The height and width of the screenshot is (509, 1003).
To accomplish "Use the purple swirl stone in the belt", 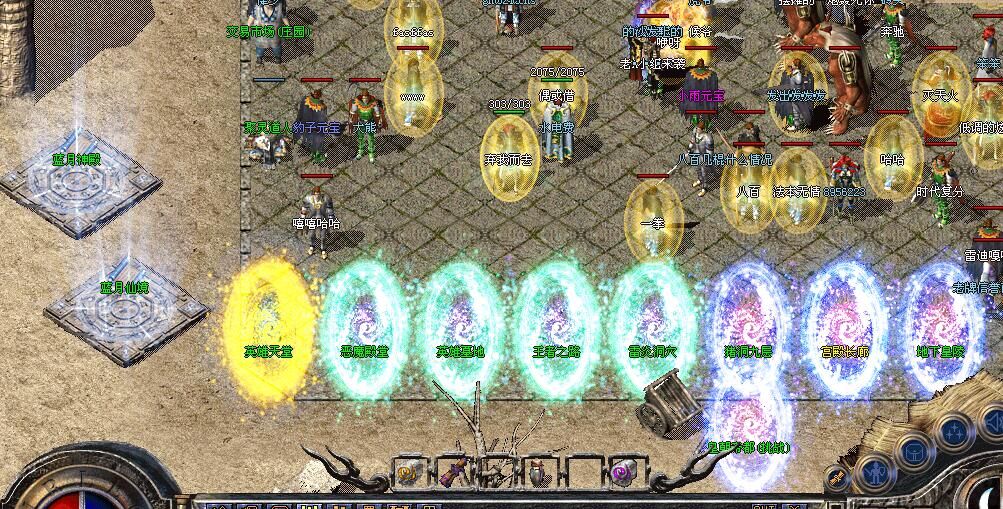I will (x=623, y=471).
